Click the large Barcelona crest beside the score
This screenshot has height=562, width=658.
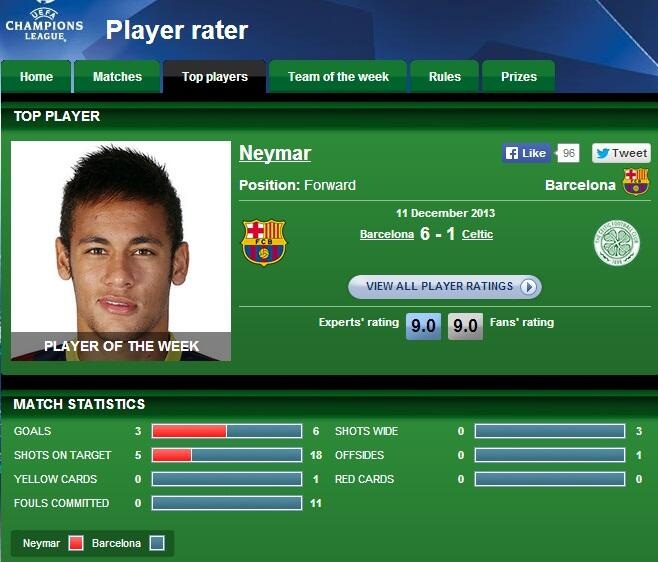click(x=264, y=243)
